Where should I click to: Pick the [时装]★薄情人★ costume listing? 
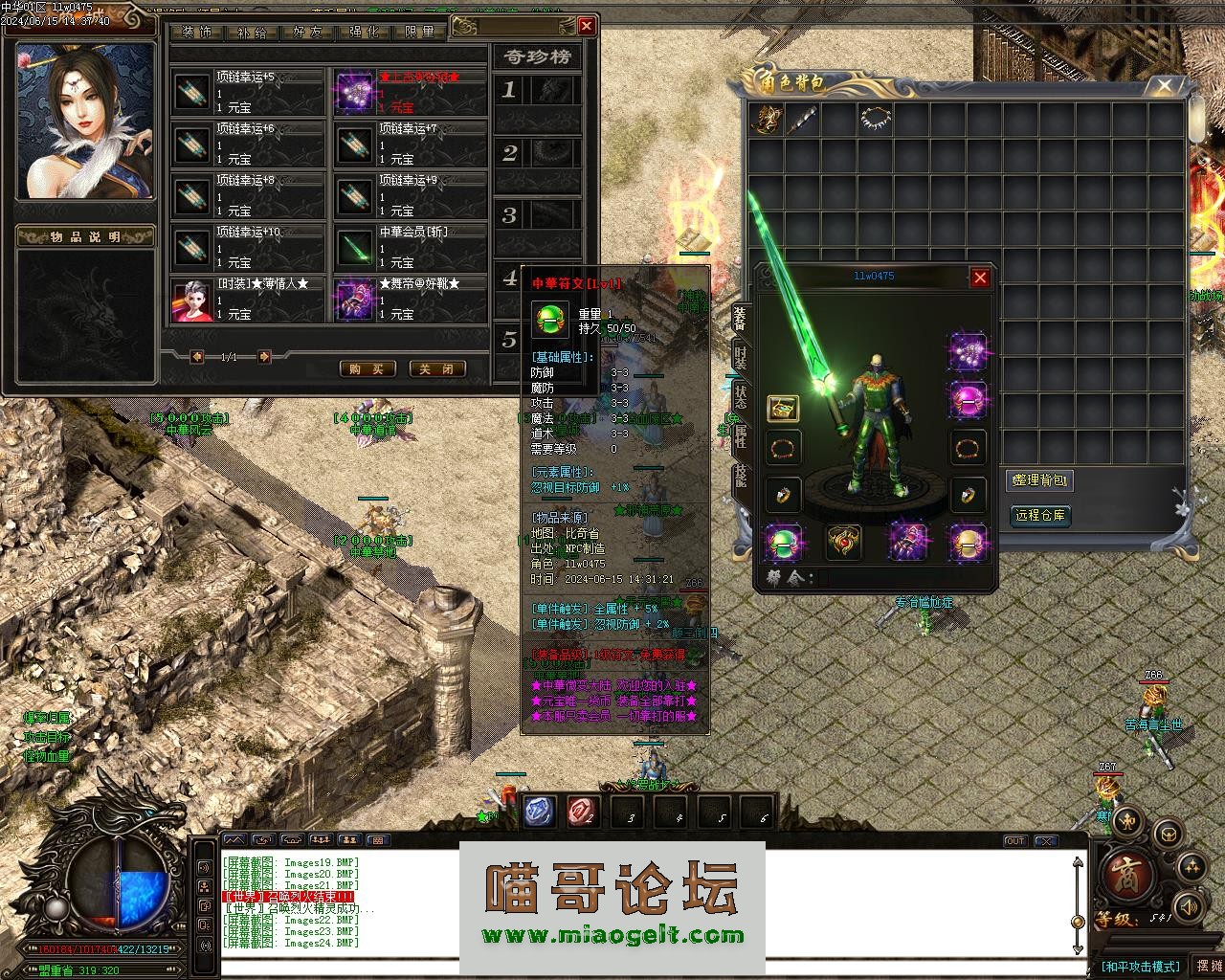point(249,299)
